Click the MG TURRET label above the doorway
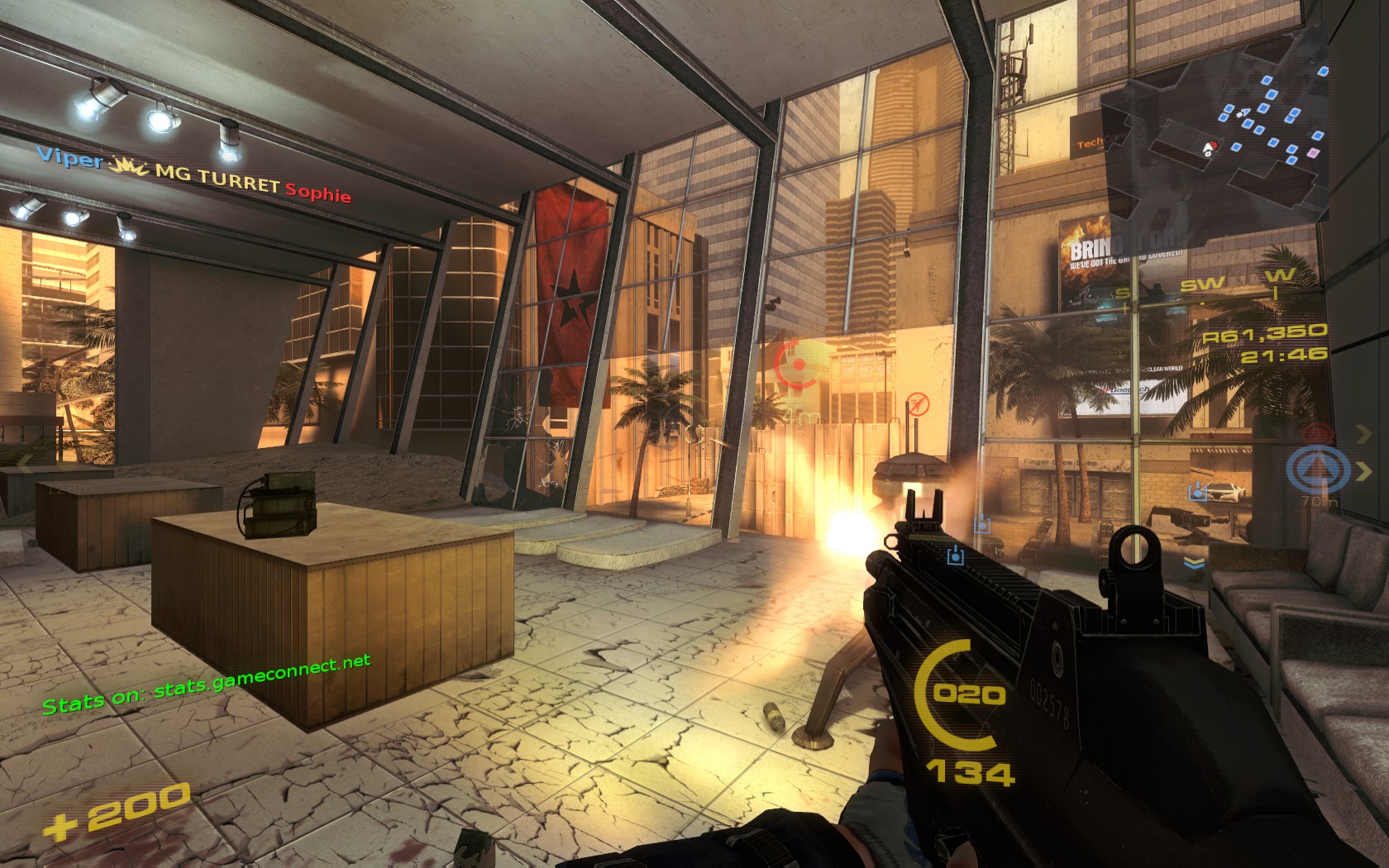 click(x=211, y=177)
